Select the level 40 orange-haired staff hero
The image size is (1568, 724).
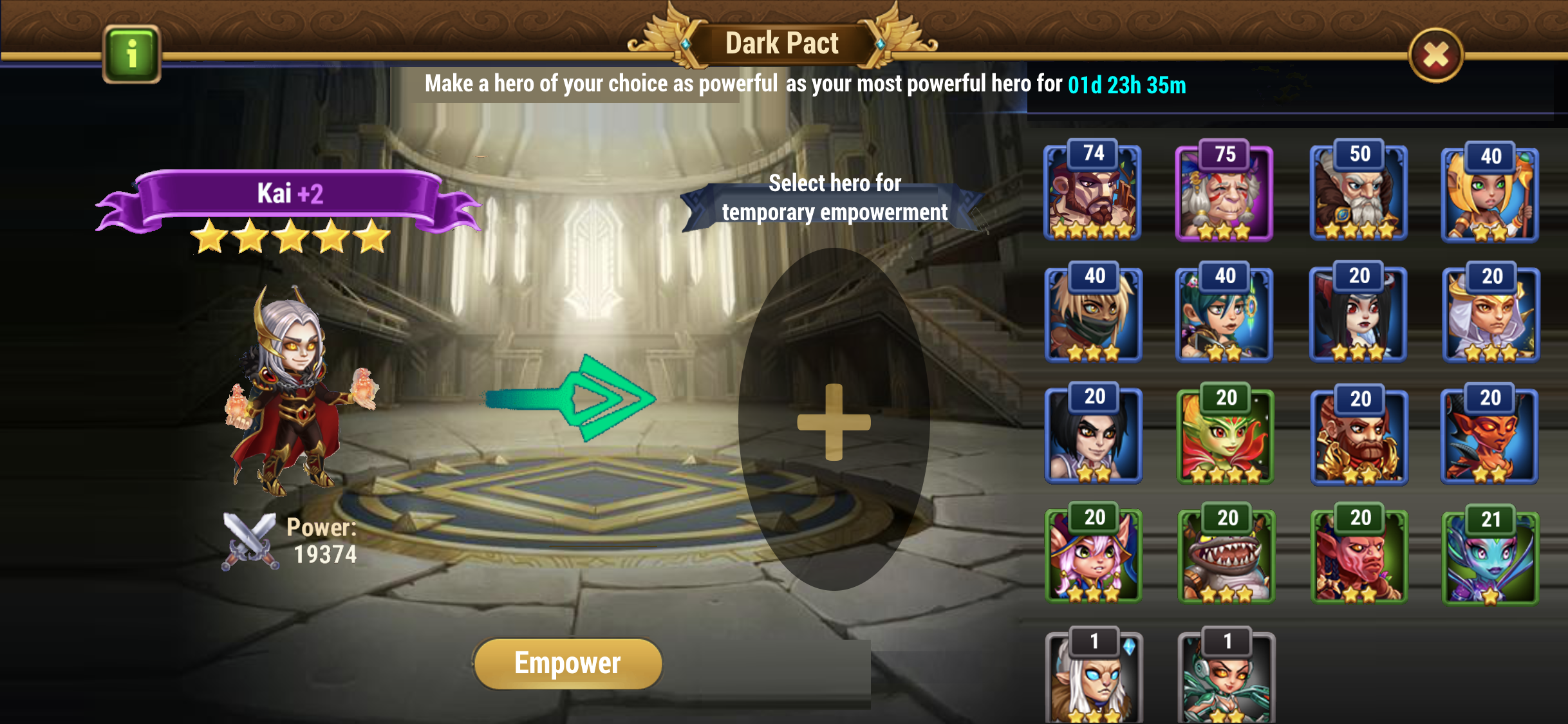(x=1489, y=194)
